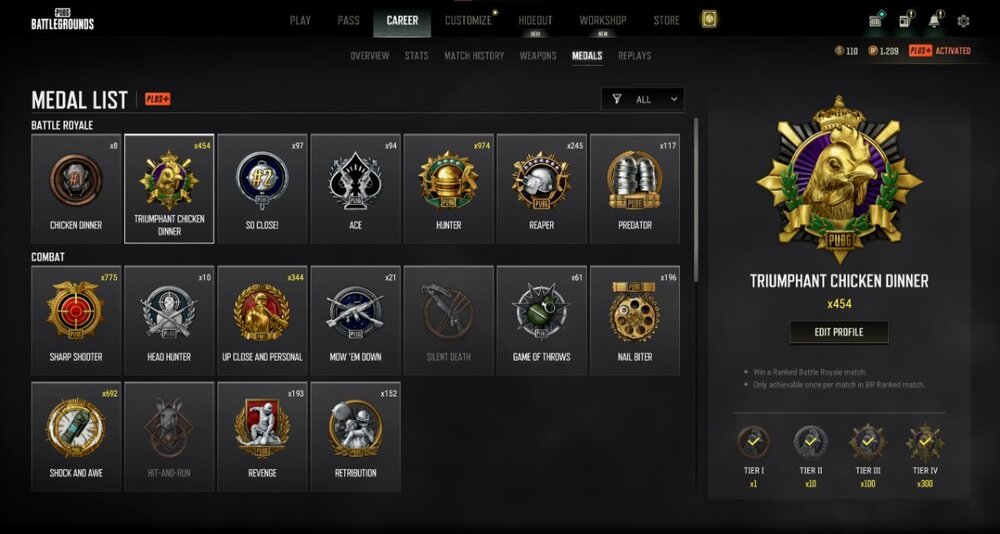The width and height of the screenshot is (1000, 534).
Task: Switch to the Overview tab
Action: (x=370, y=56)
